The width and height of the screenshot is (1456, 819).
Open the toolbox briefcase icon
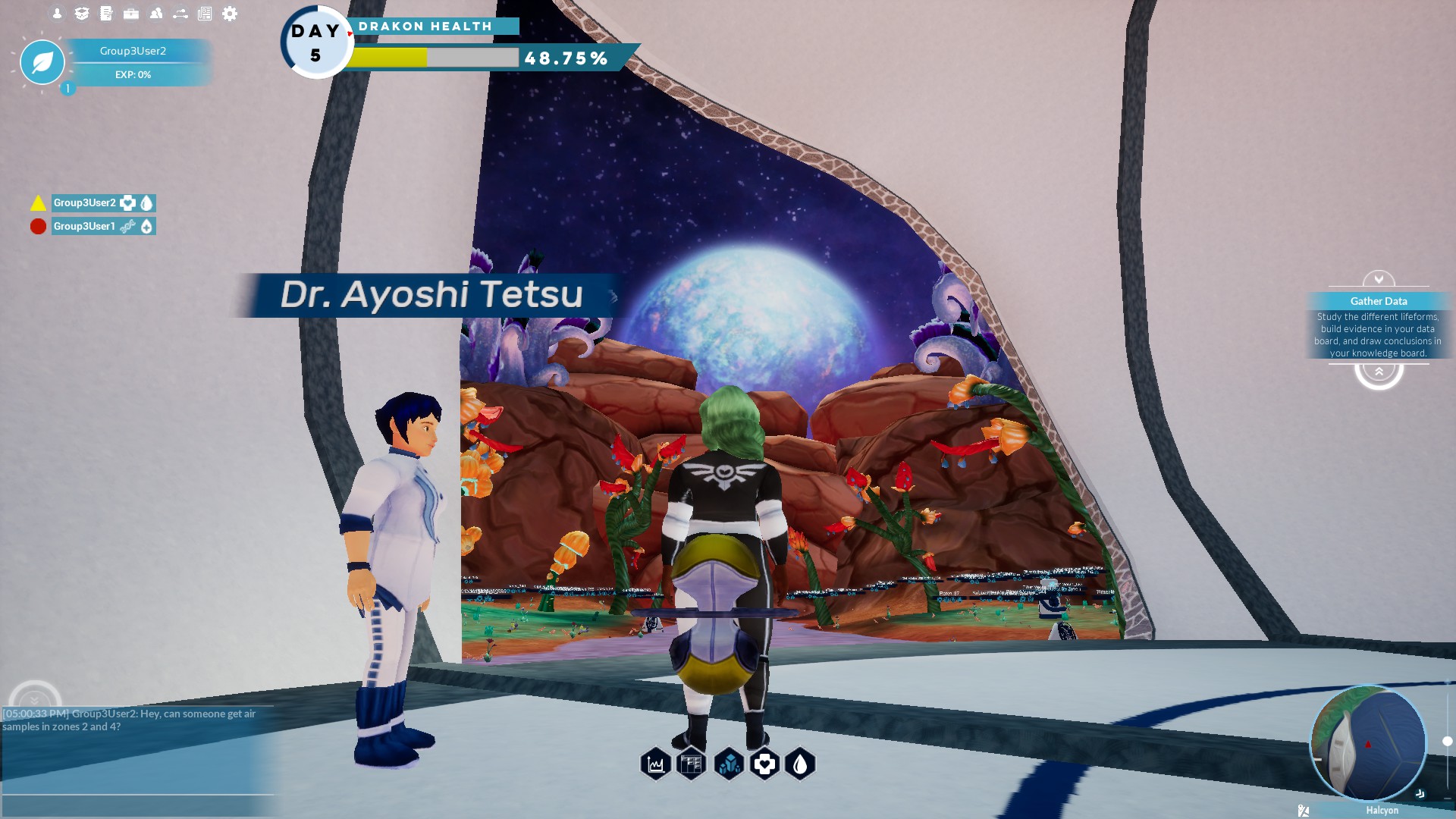131,14
